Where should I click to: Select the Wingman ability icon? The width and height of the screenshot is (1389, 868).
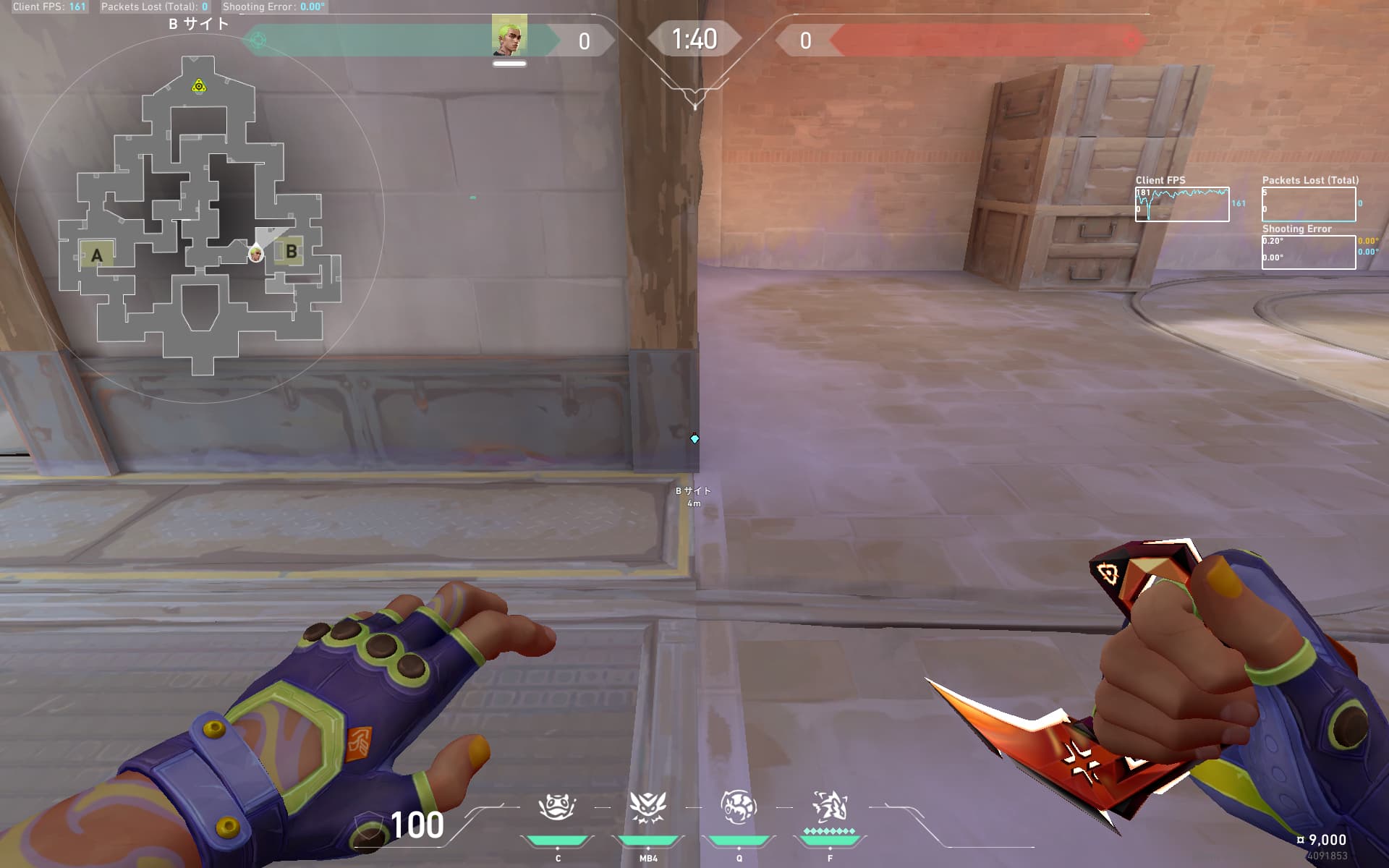[x=739, y=807]
